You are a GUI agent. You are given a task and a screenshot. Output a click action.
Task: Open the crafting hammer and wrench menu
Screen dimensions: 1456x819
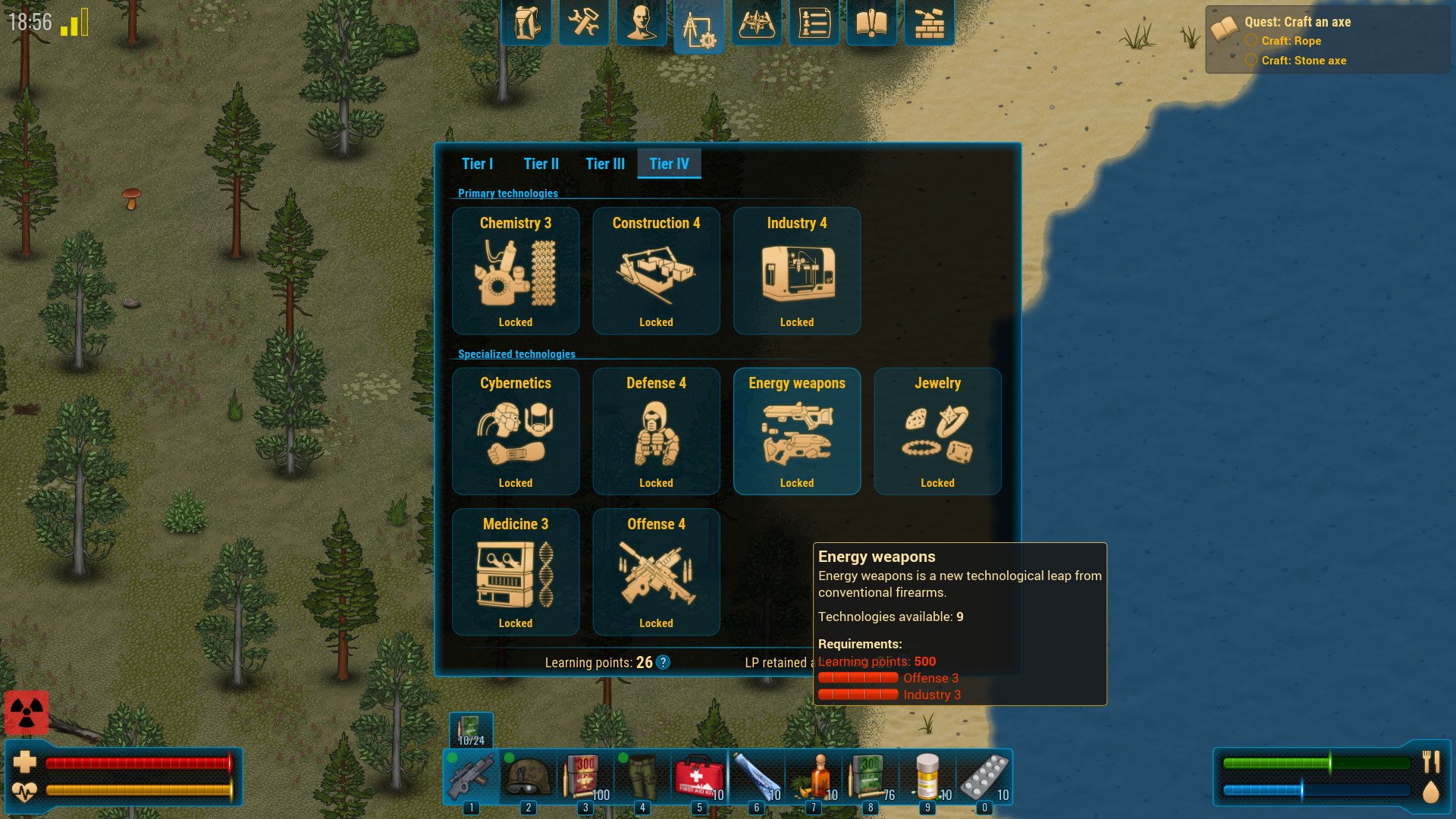pos(583,23)
